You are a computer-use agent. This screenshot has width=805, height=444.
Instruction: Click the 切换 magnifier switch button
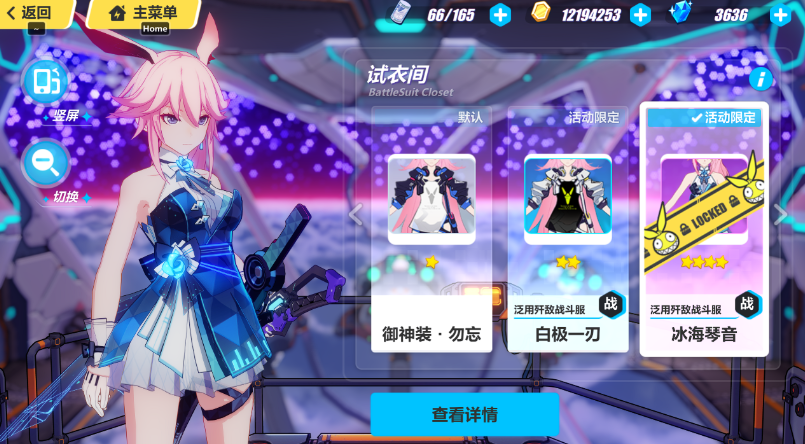46,161
